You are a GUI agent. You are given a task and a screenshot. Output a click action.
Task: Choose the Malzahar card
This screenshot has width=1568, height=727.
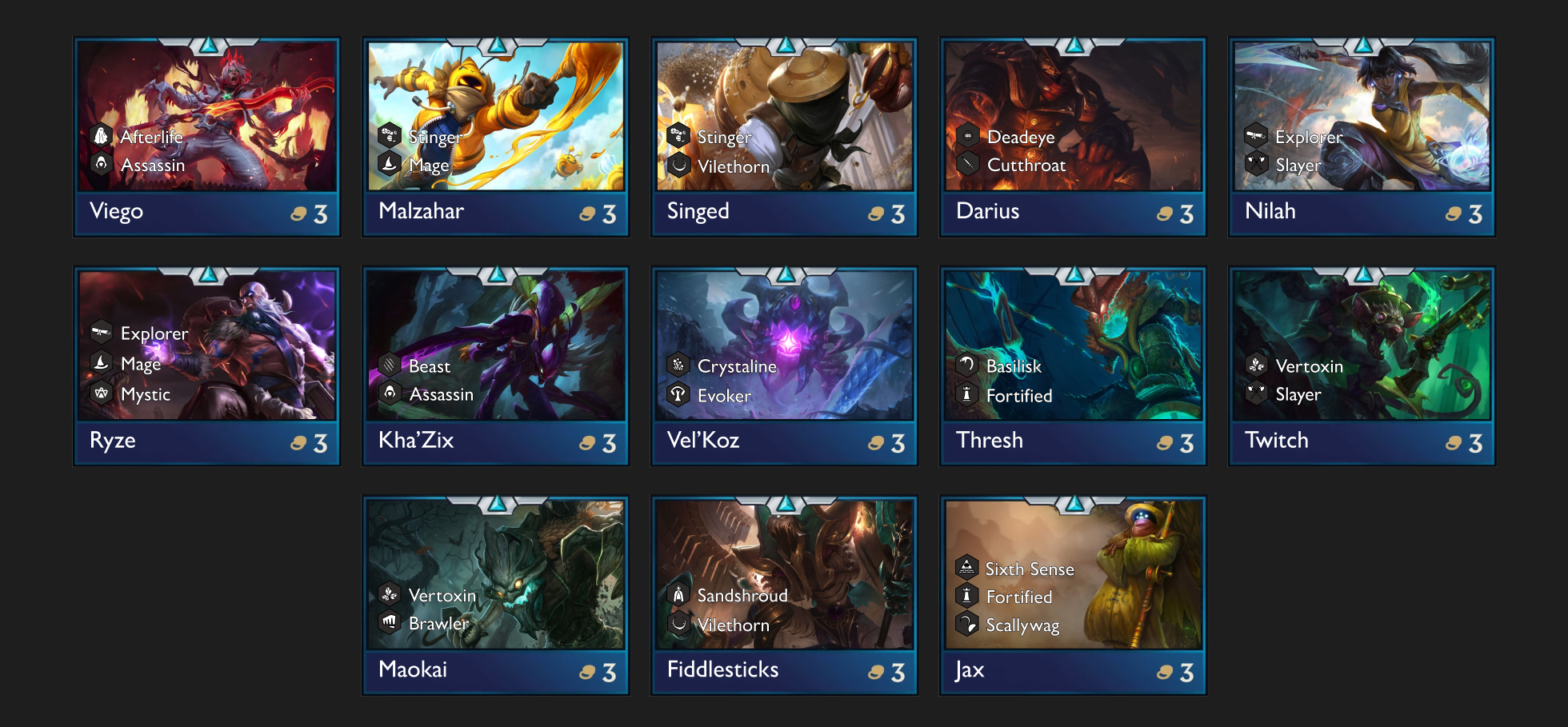(x=495, y=136)
